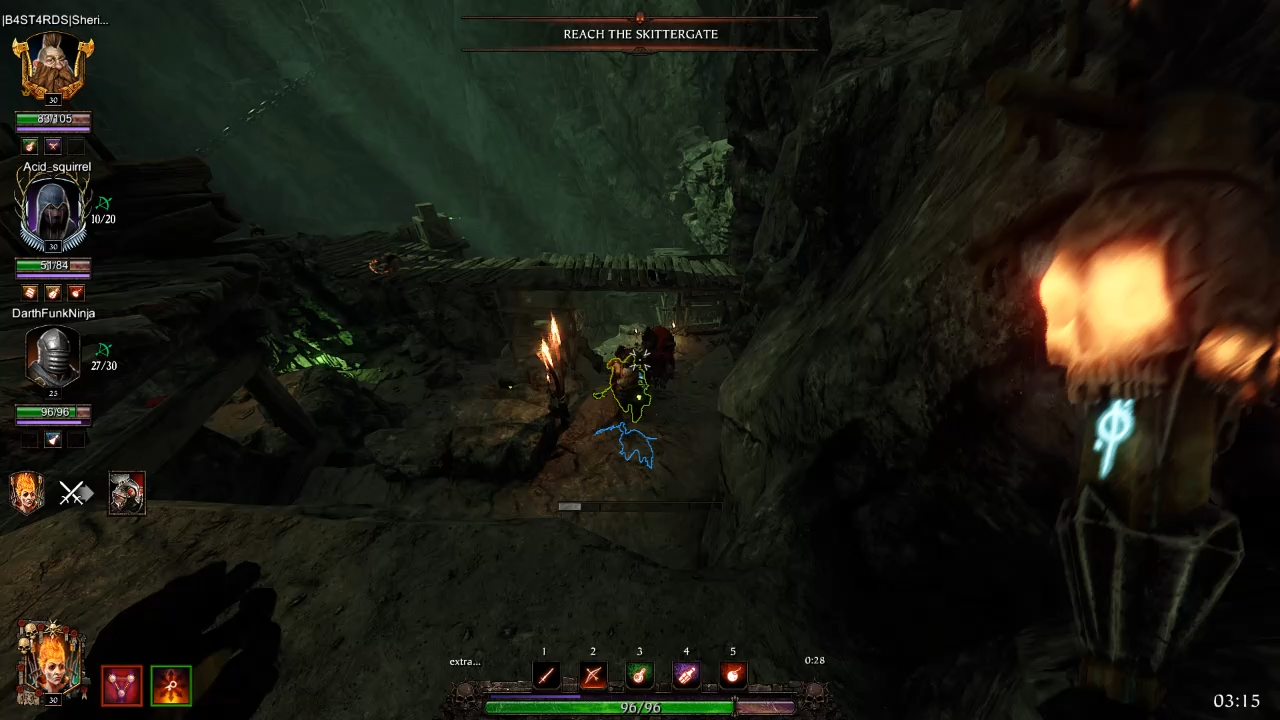Equip the red bomb slot
The height and width of the screenshot is (720, 1280).
733,675
